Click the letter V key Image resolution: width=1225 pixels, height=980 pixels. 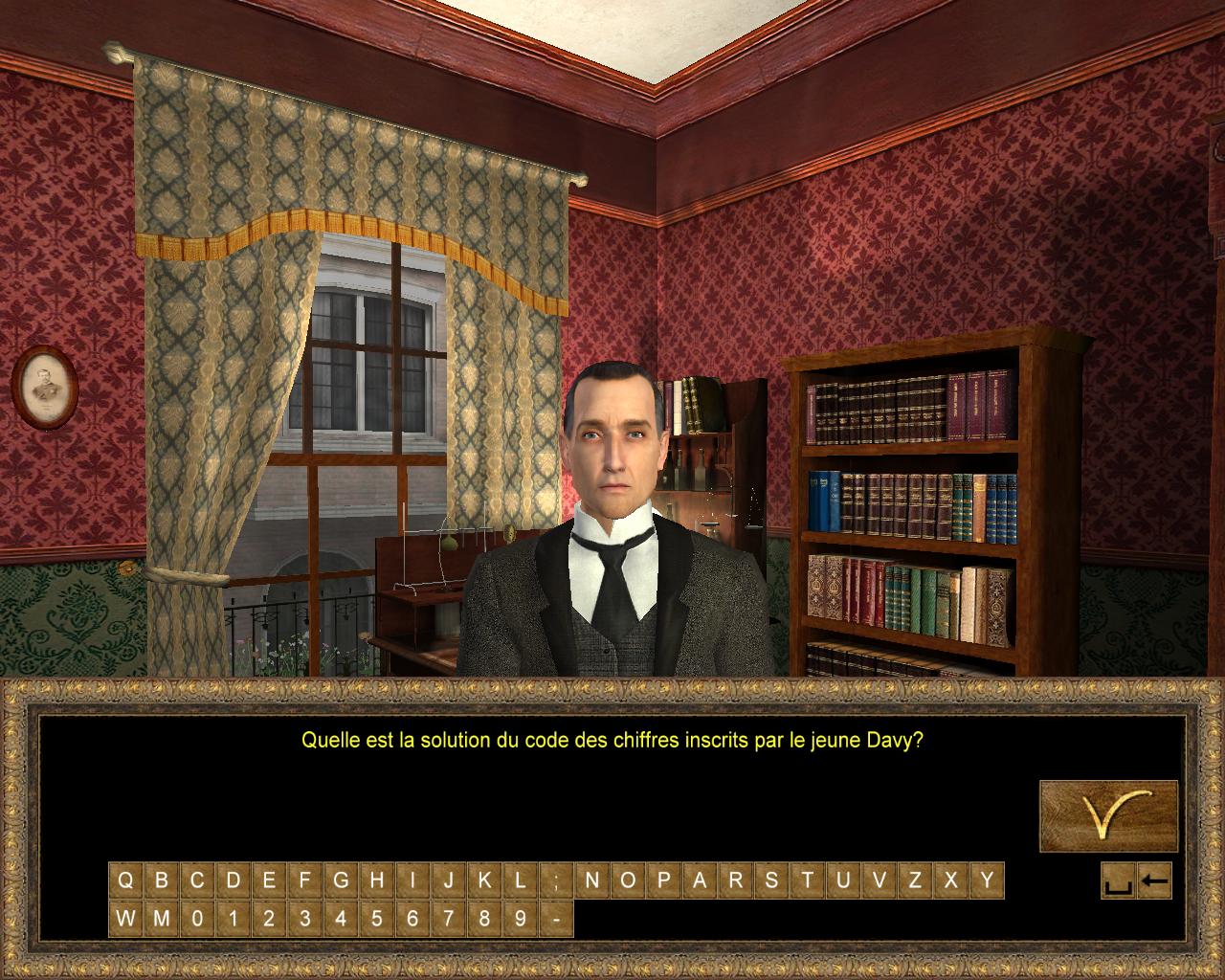[x=879, y=880]
